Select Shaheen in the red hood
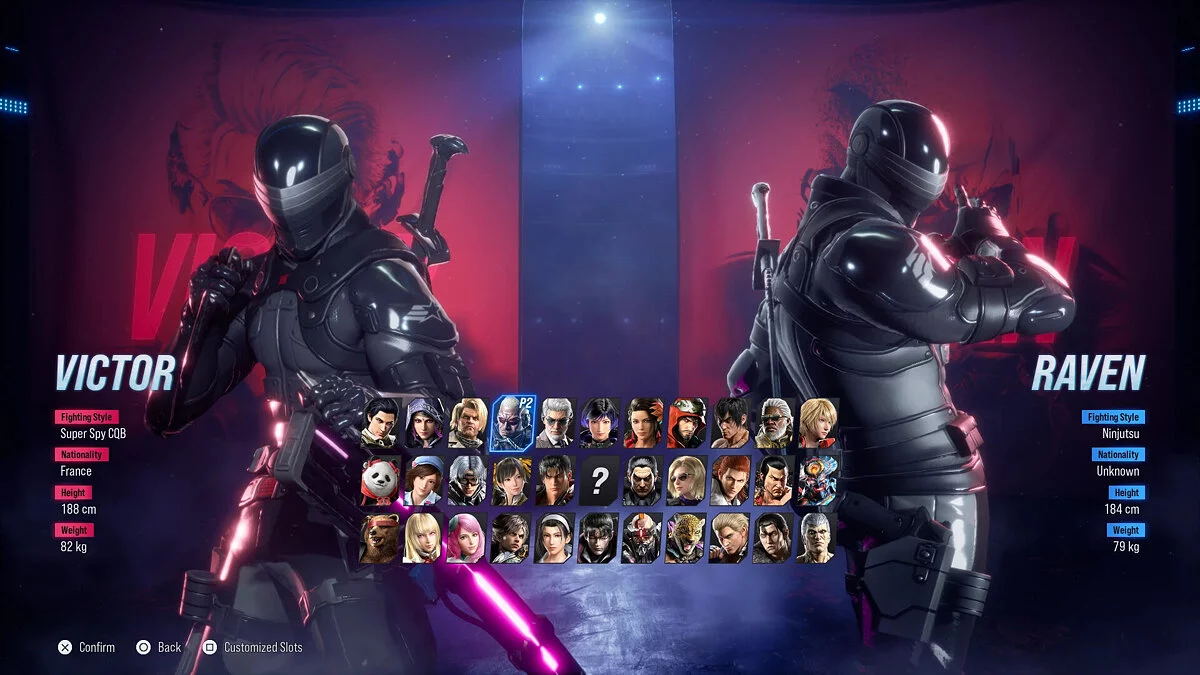 686,422
